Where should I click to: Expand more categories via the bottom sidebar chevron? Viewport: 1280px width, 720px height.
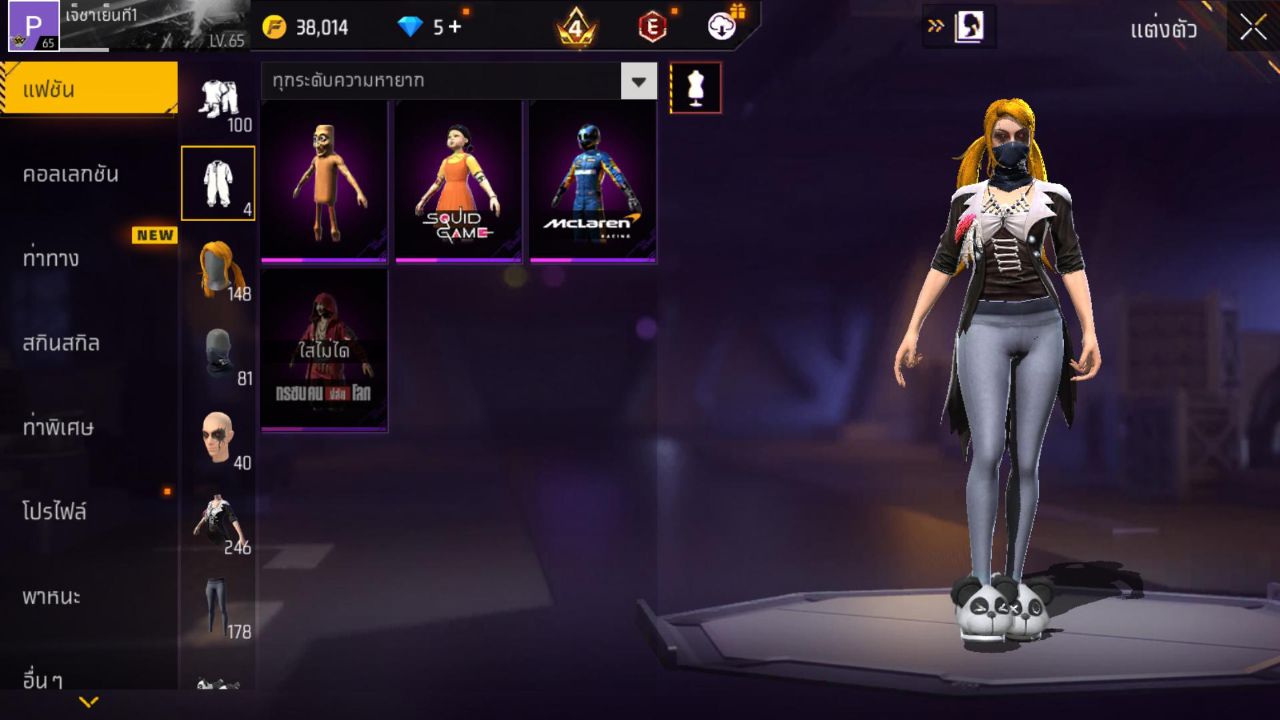coord(90,700)
